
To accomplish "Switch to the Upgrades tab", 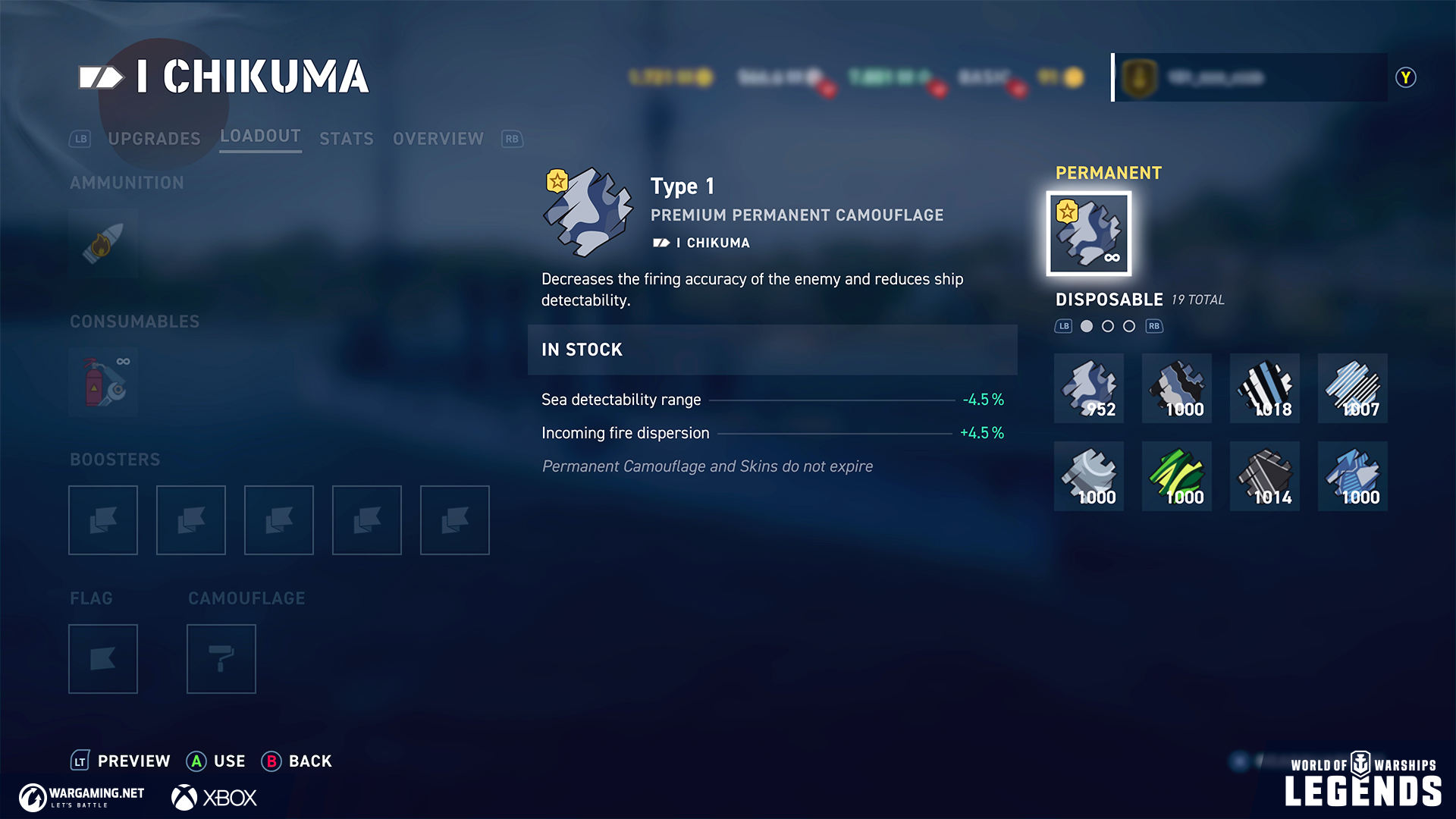I will coord(154,139).
